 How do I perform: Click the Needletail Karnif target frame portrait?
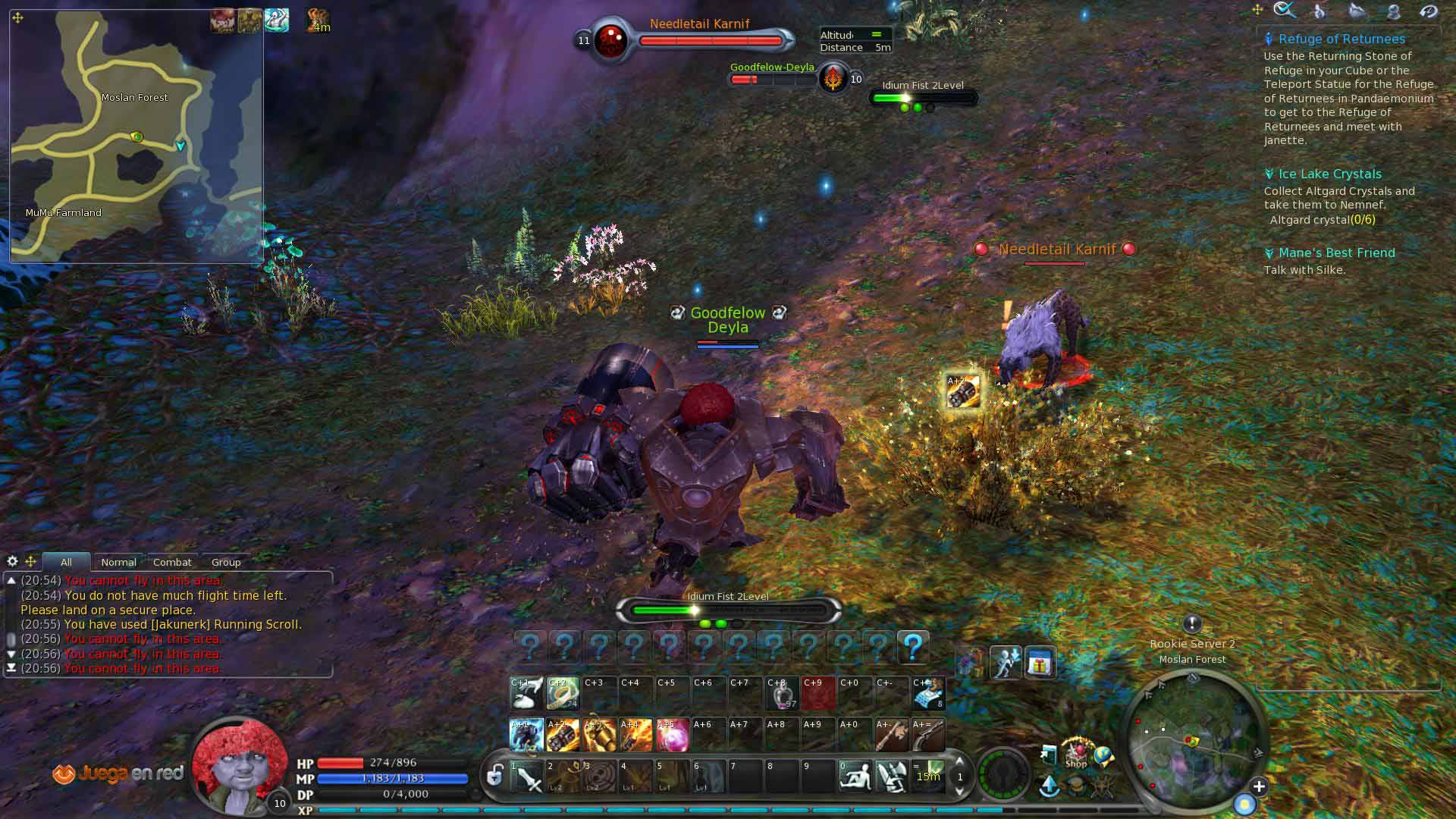(x=610, y=39)
